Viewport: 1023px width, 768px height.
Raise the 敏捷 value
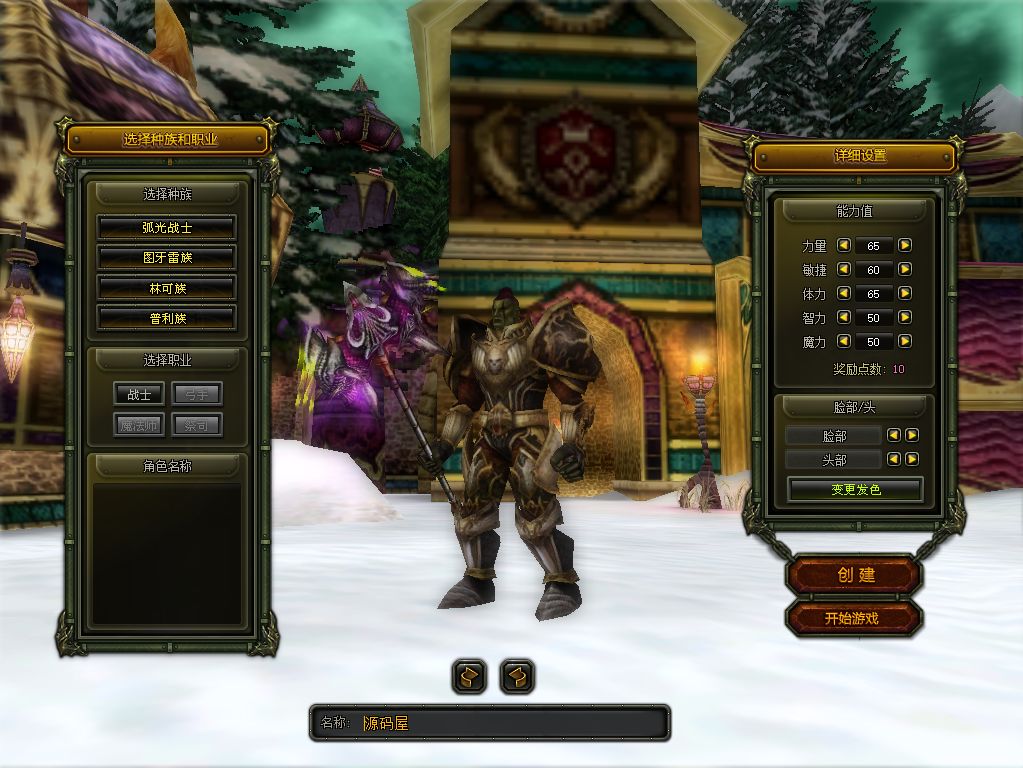coord(905,269)
